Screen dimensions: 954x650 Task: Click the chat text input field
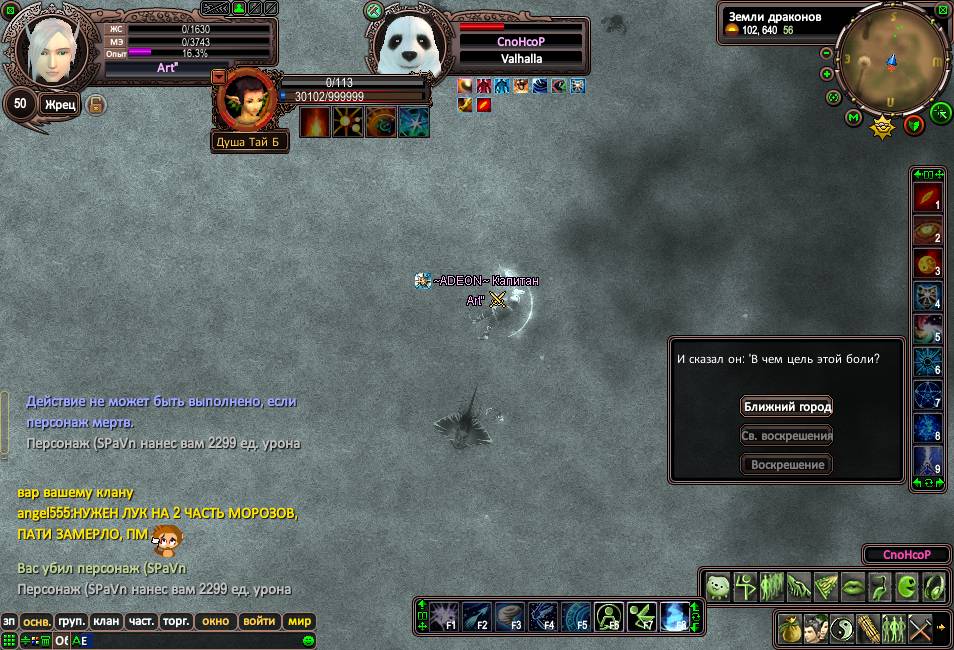click(x=190, y=640)
